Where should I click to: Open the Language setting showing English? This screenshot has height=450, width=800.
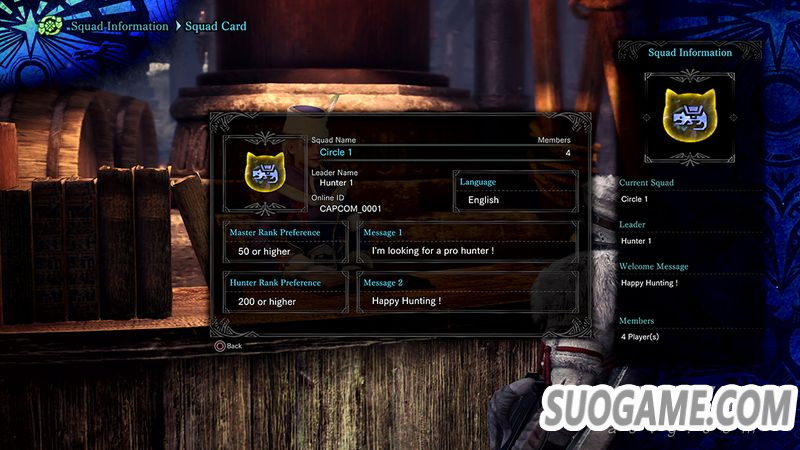tap(515, 192)
